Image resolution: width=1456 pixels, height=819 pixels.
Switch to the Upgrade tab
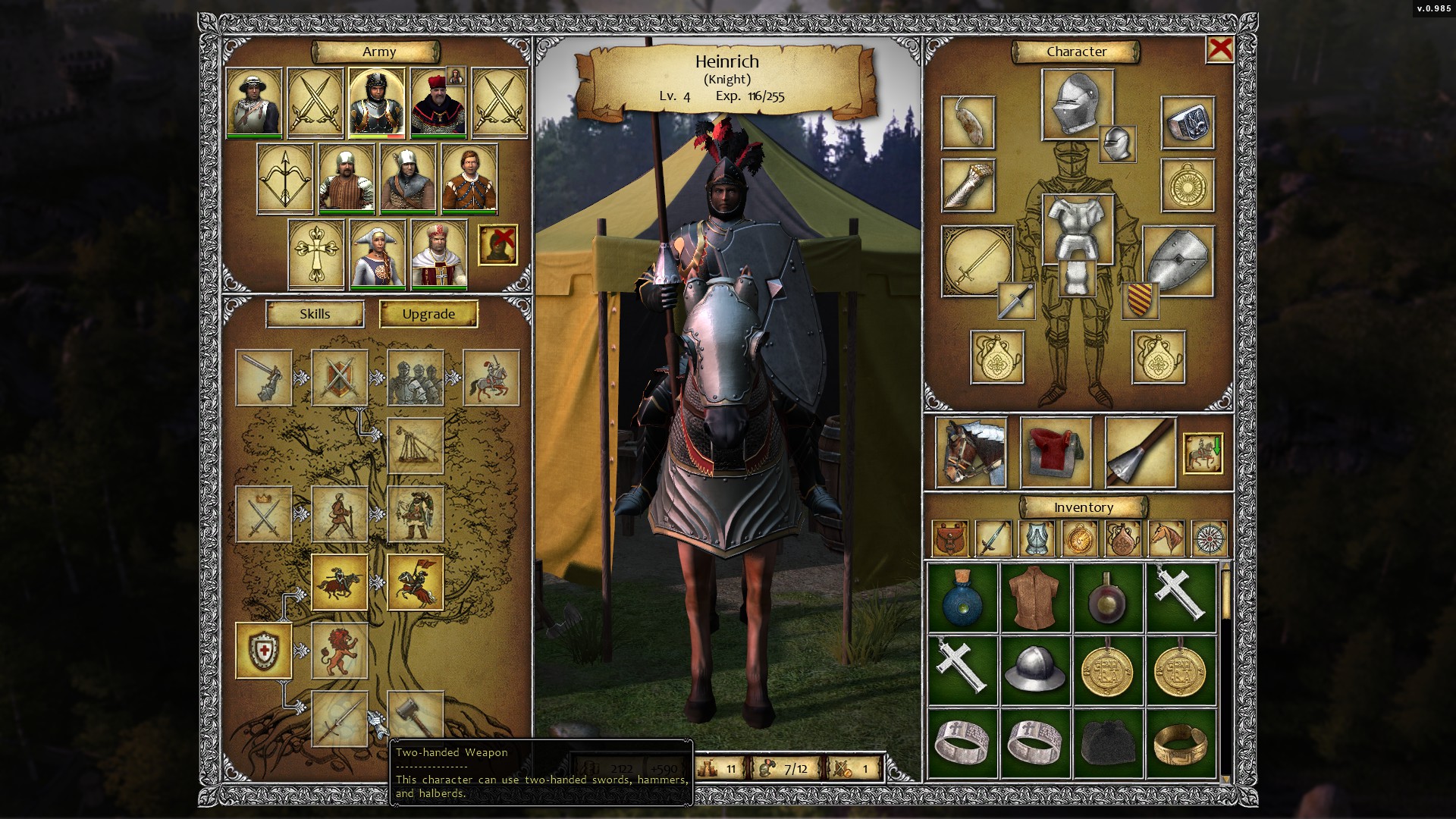[x=429, y=313]
